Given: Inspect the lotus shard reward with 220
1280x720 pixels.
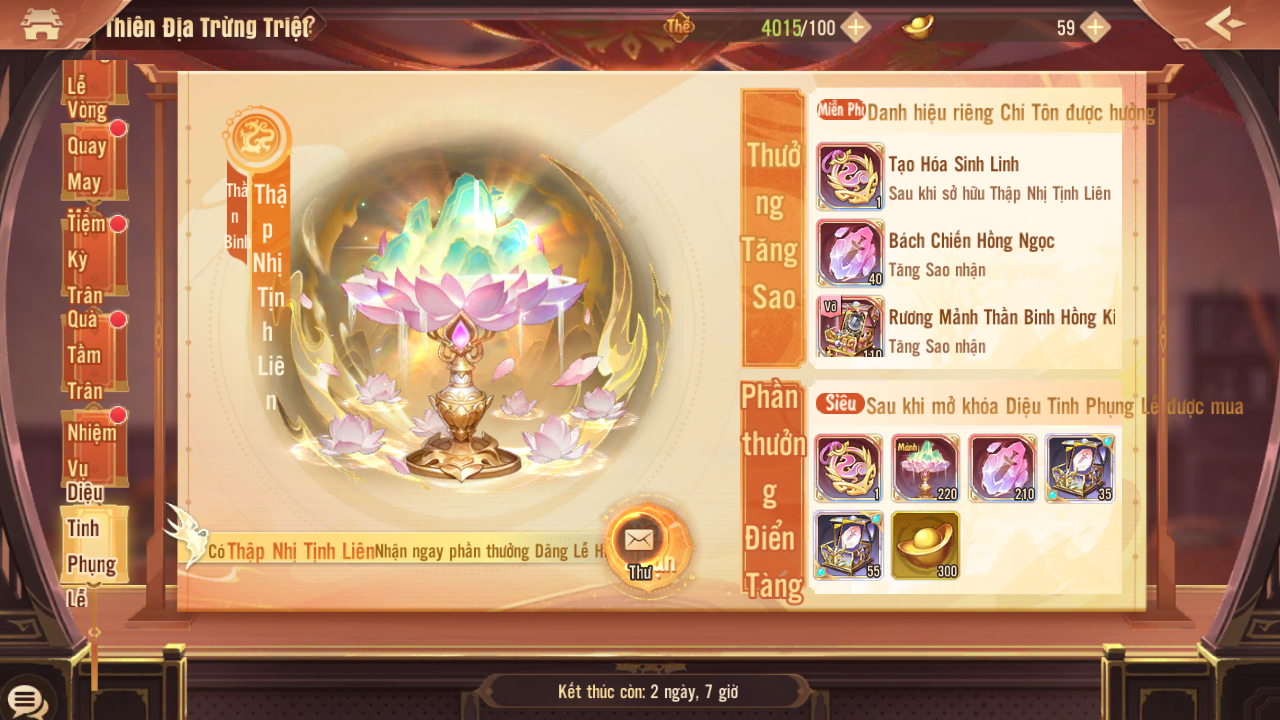Looking at the screenshot, I should click(925, 468).
